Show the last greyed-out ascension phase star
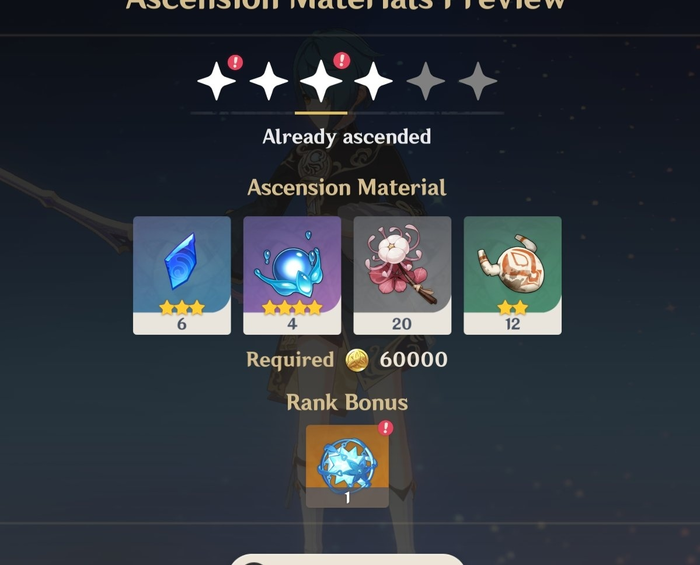This screenshot has height=565, width=700. pyautogui.click(x=478, y=82)
